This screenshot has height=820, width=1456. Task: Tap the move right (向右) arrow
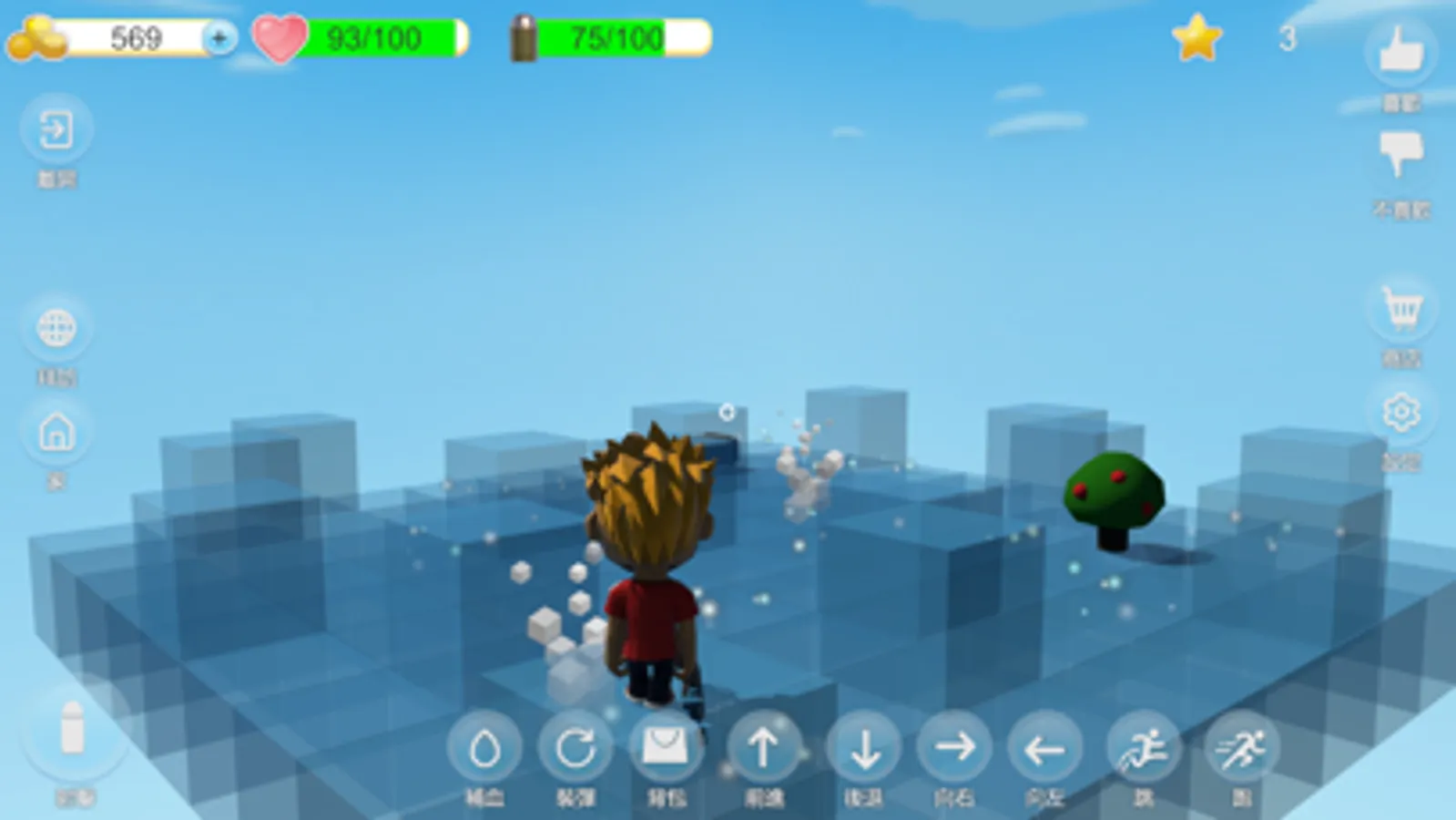(956, 749)
